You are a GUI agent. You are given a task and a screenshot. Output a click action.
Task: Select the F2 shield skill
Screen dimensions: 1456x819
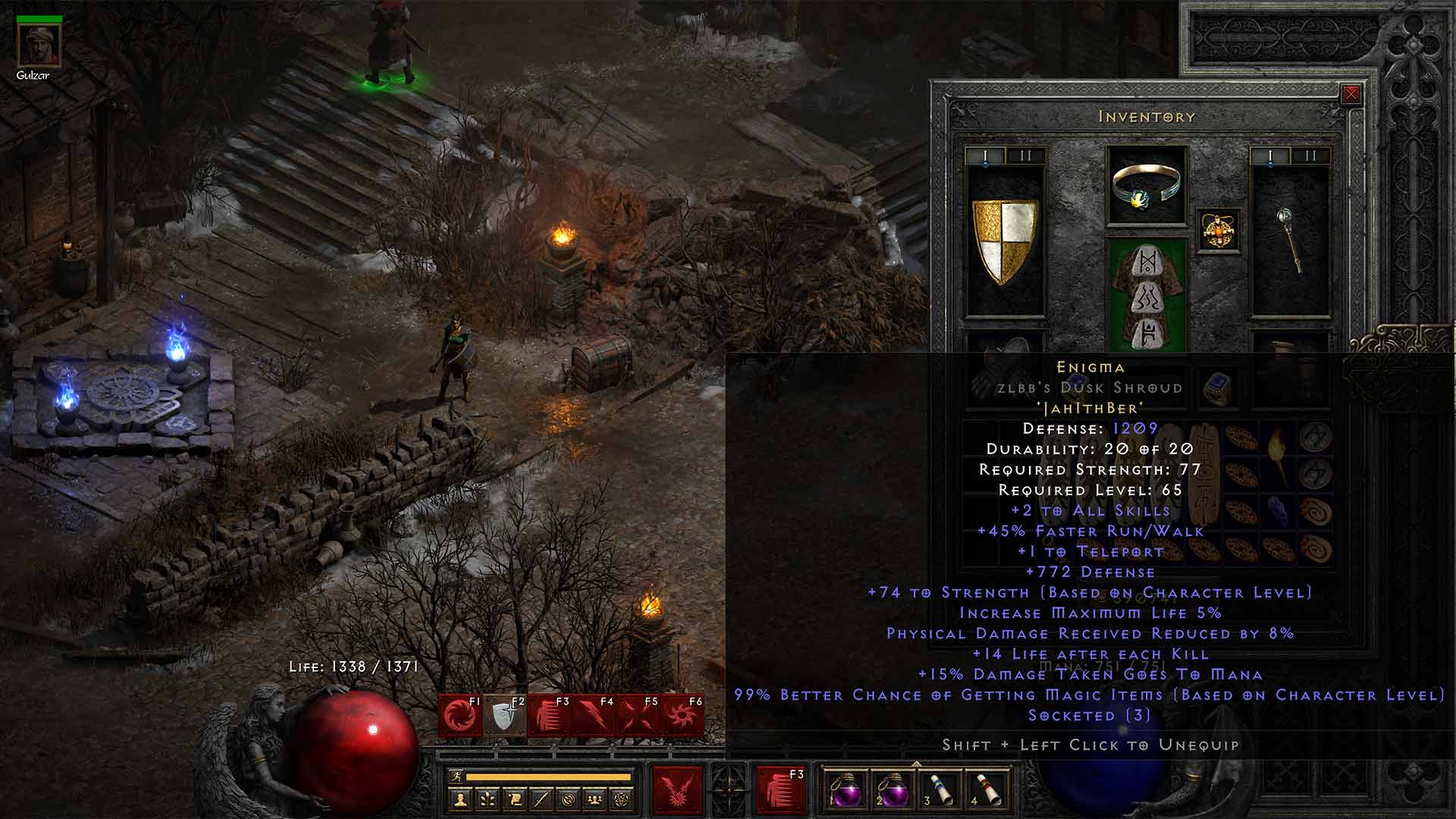click(505, 715)
